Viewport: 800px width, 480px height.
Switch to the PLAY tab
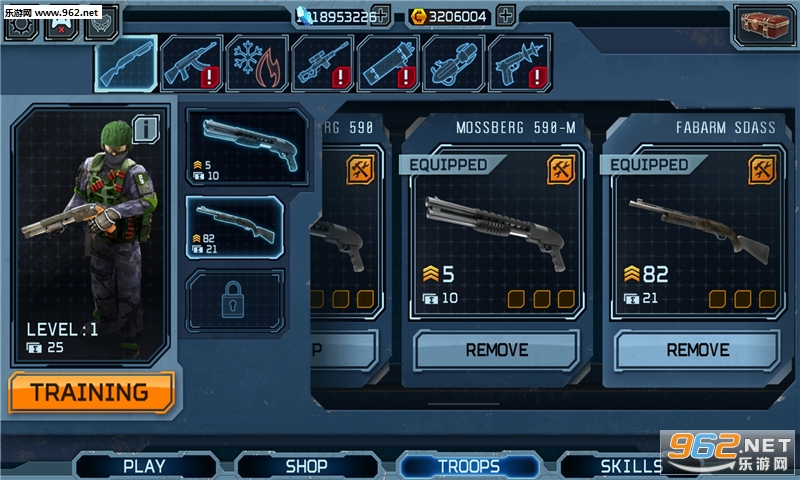tap(144, 465)
